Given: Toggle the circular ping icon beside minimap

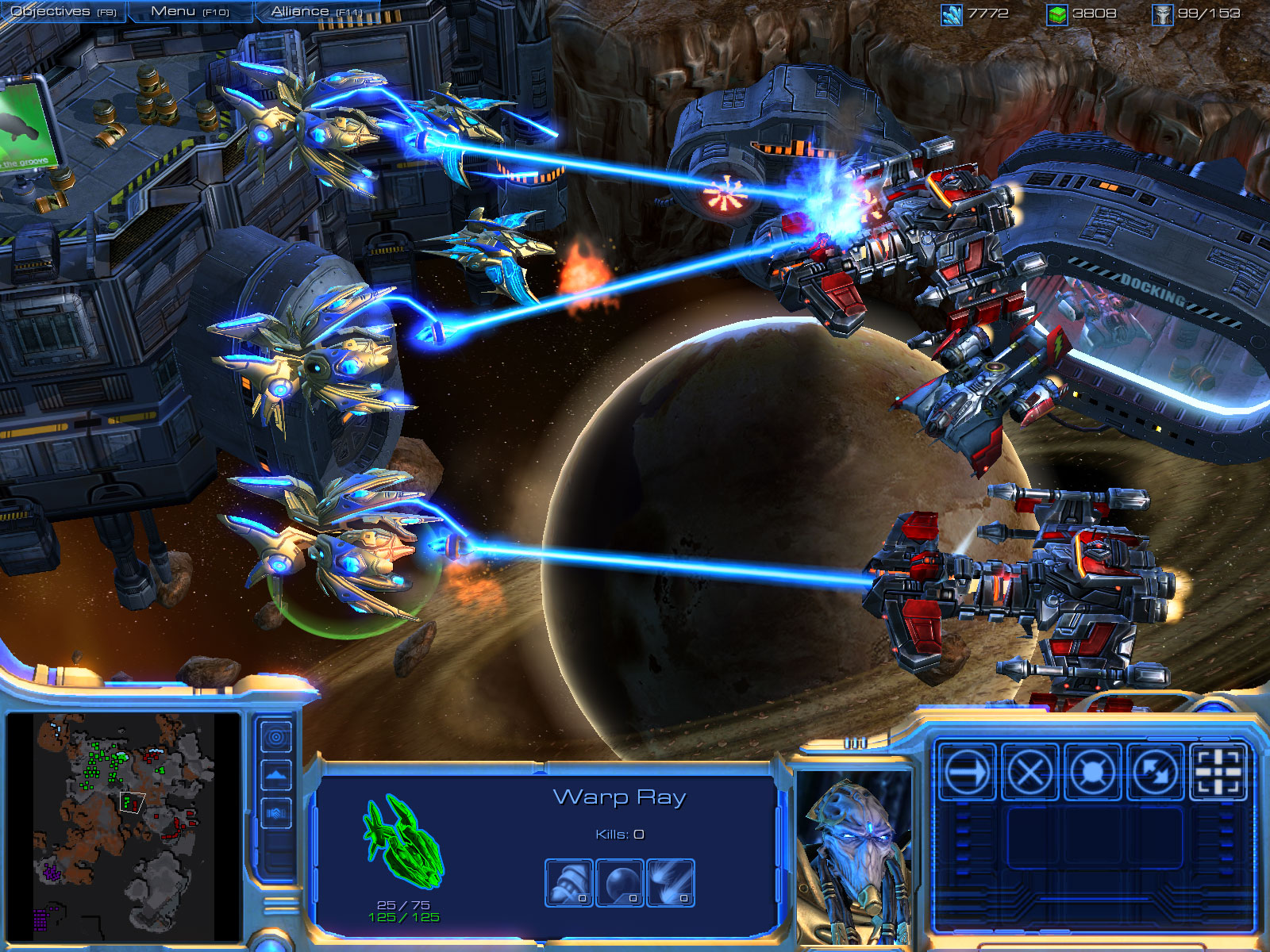Looking at the screenshot, I should [x=276, y=737].
